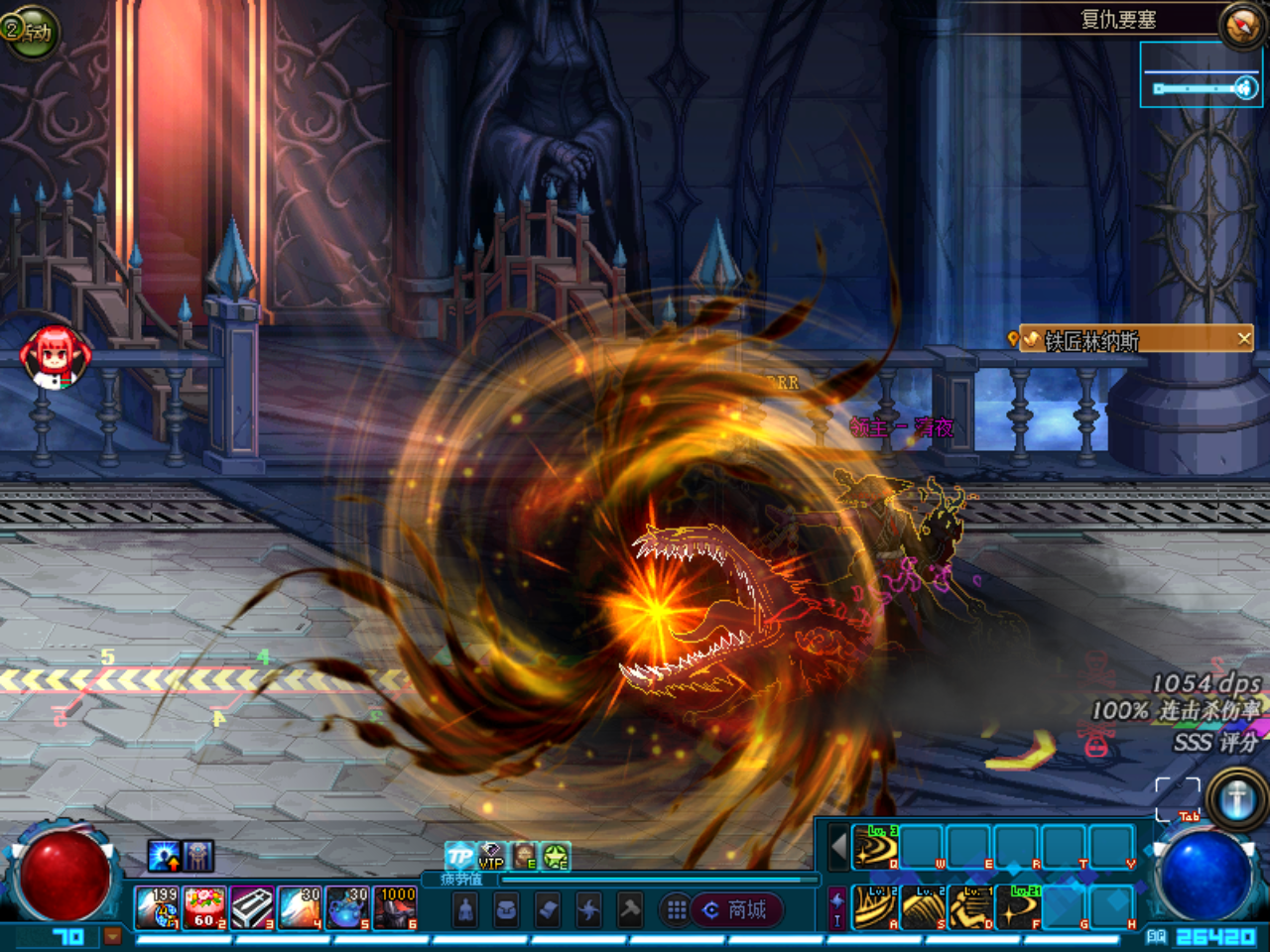Activate the Lv. 3 skill on Q
The width and height of the screenshot is (1270, 952).
coord(875,846)
